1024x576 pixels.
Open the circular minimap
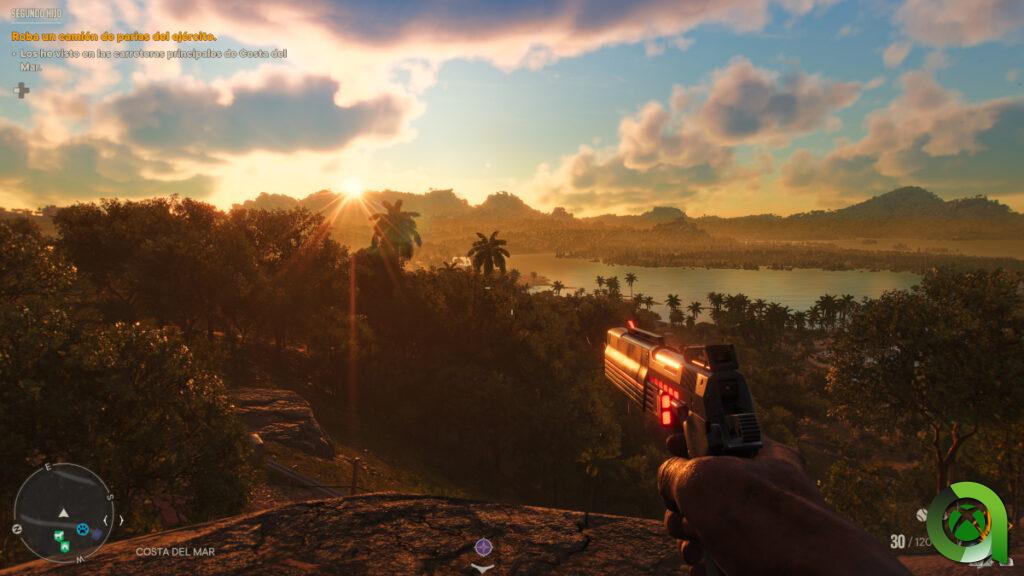tap(63, 512)
